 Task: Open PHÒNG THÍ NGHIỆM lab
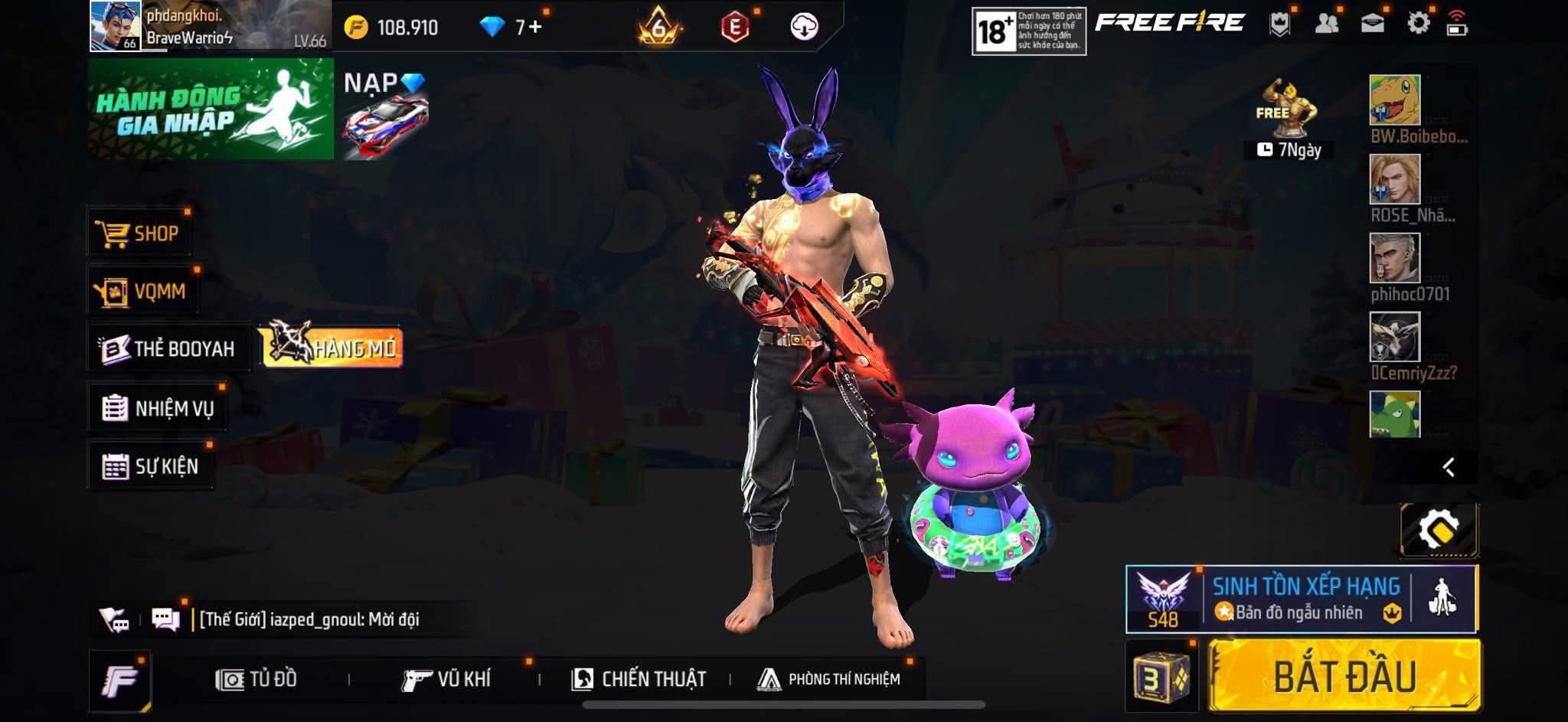pyautogui.click(x=829, y=679)
